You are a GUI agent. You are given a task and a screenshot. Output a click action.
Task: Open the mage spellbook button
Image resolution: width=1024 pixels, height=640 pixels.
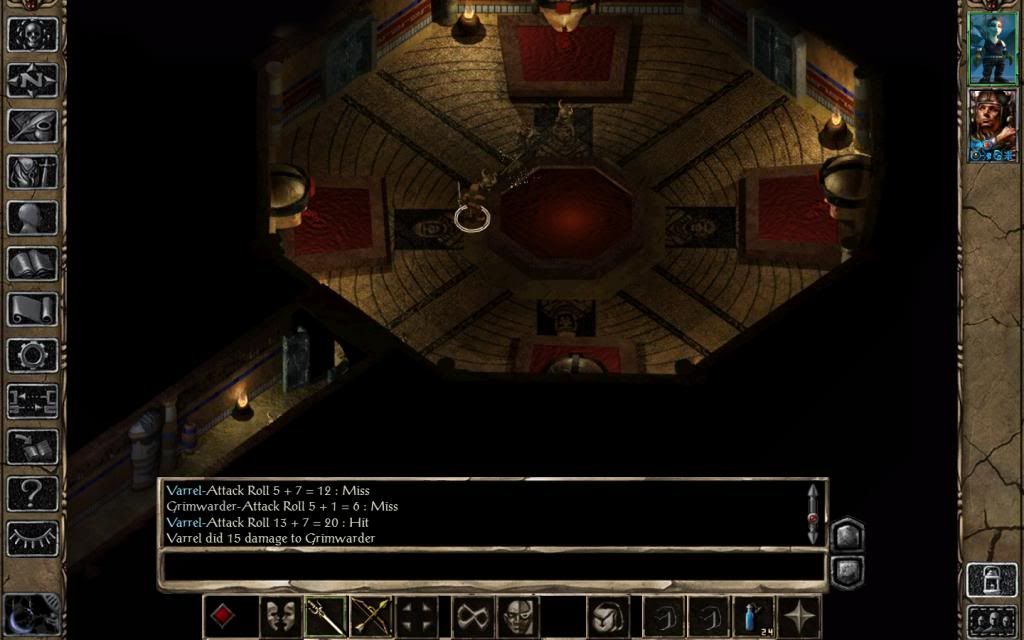[x=32, y=264]
